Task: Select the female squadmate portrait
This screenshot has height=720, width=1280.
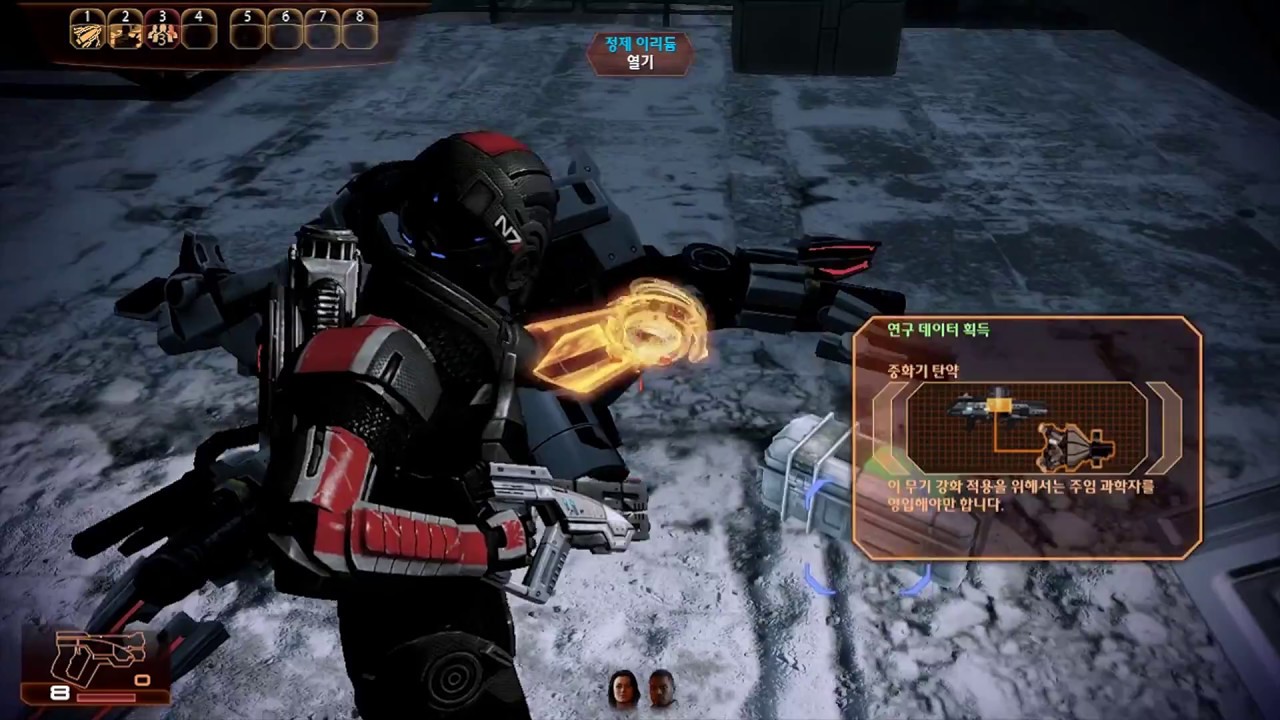Action: tap(622, 689)
